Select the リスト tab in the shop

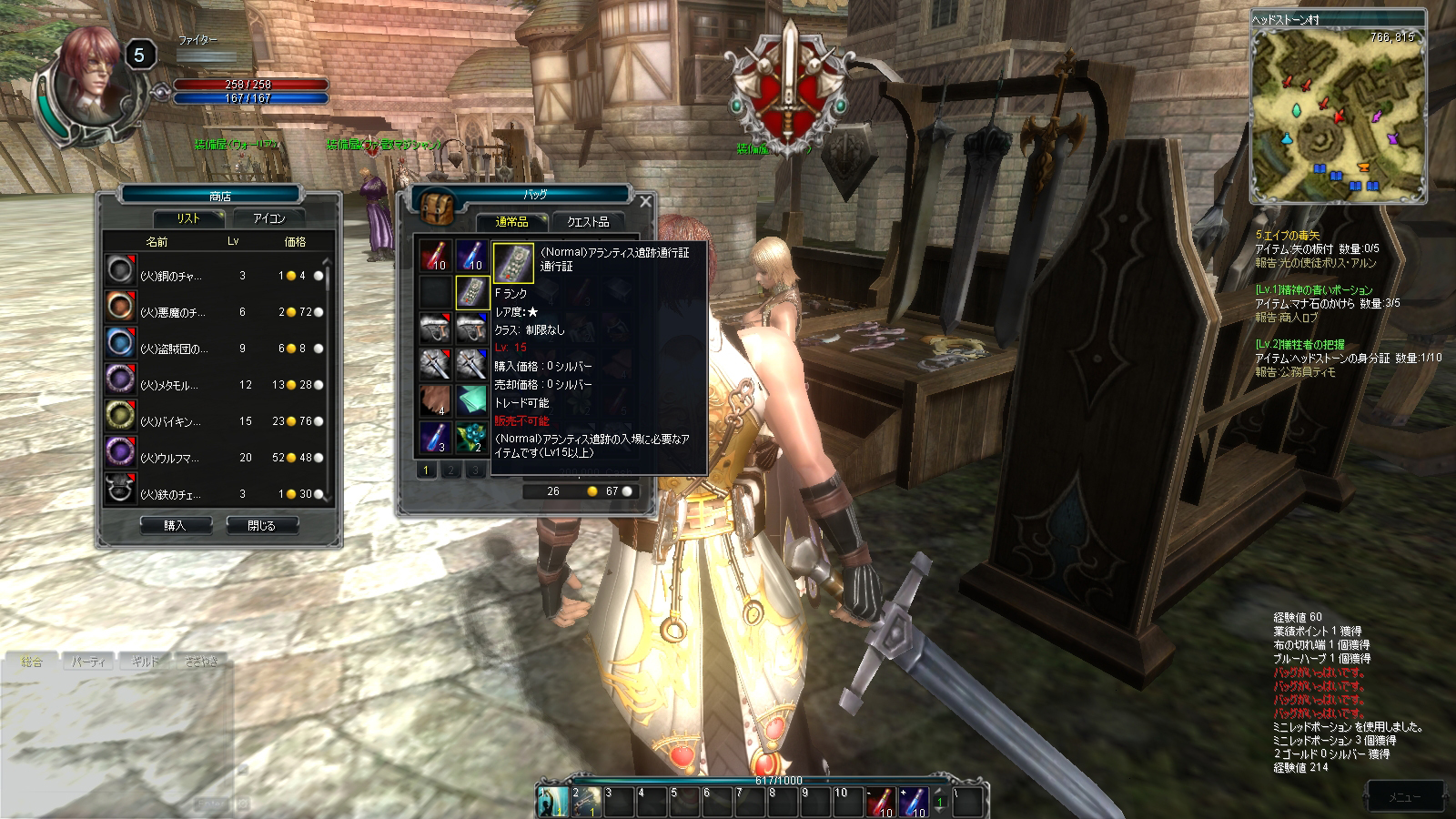[x=188, y=218]
